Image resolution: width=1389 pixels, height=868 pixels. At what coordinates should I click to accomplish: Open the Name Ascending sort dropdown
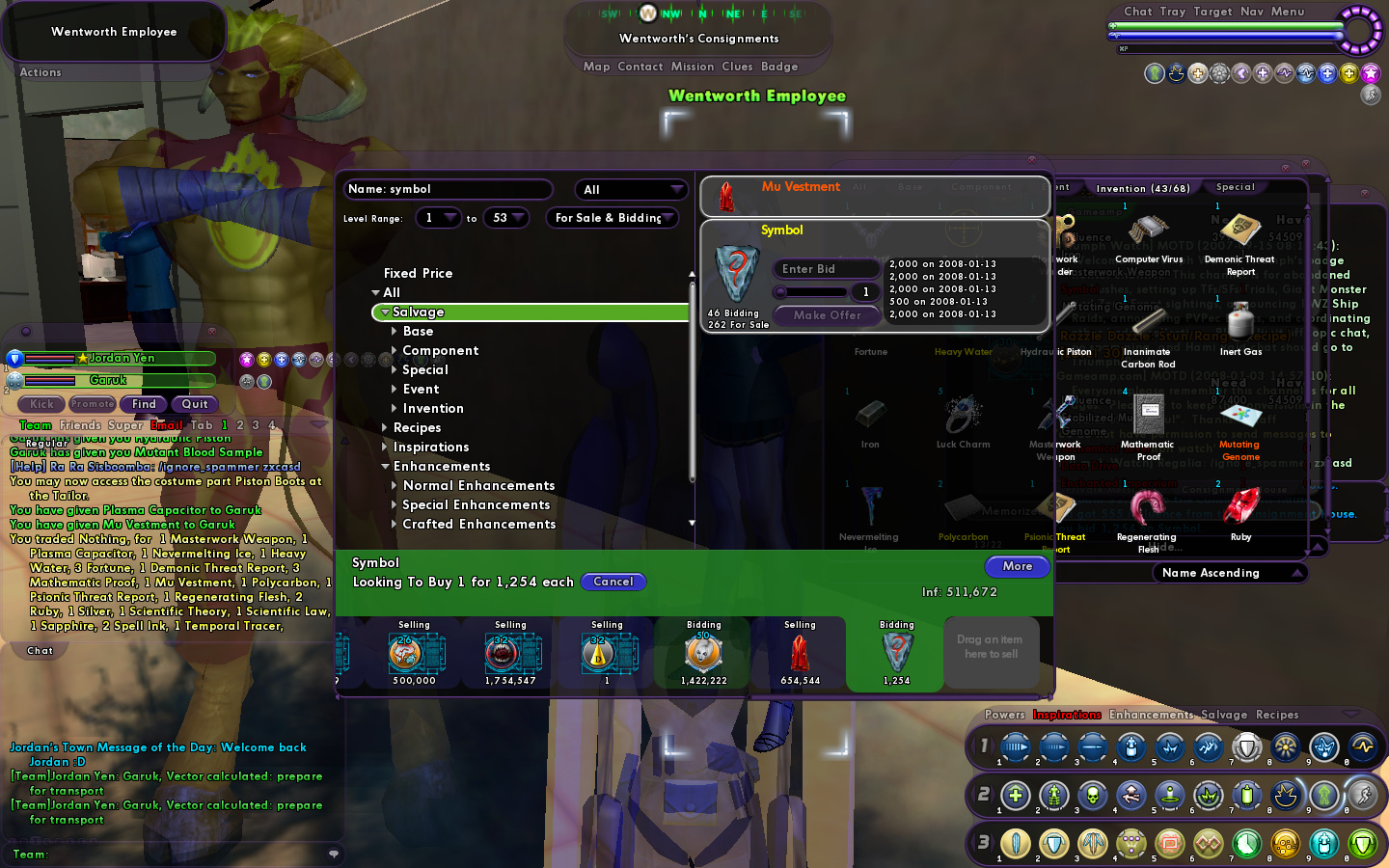click(1230, 573)
